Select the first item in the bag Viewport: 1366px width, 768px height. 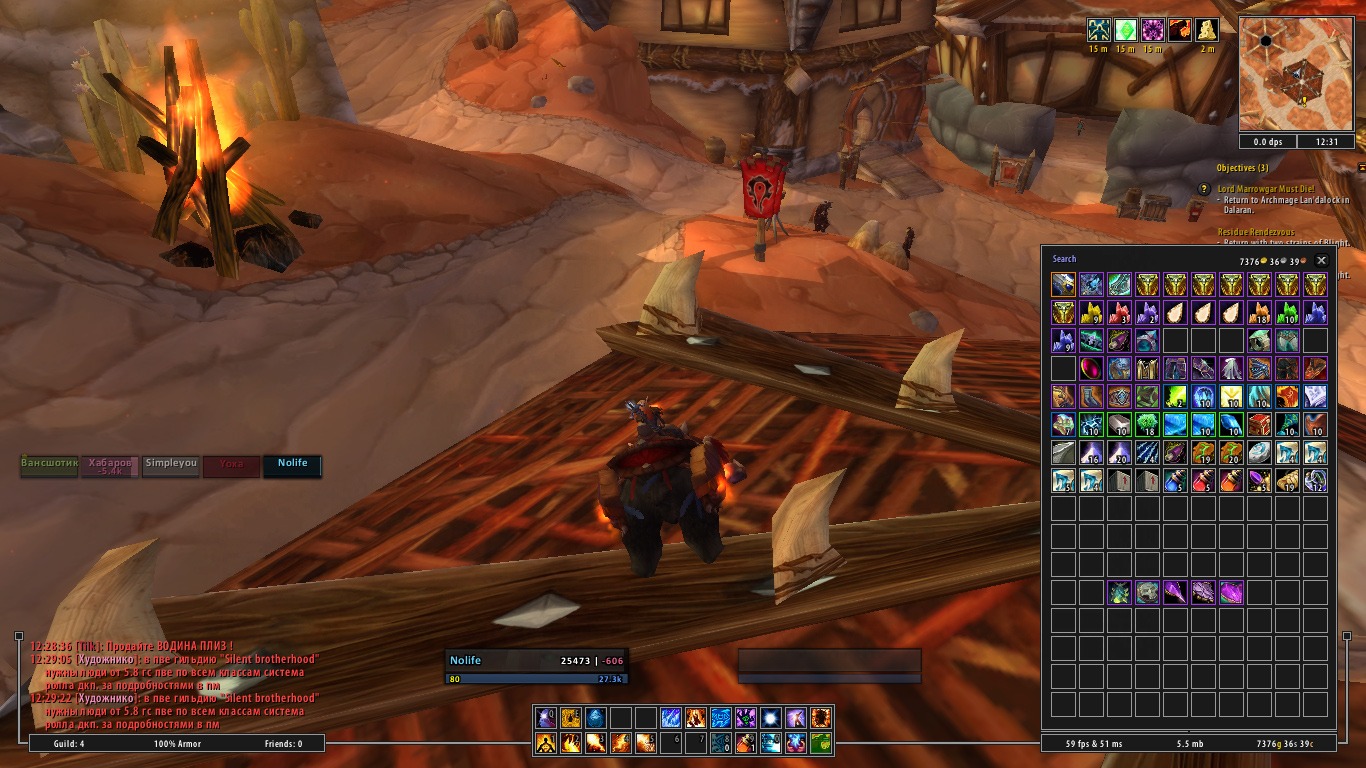click(1063, 285)
